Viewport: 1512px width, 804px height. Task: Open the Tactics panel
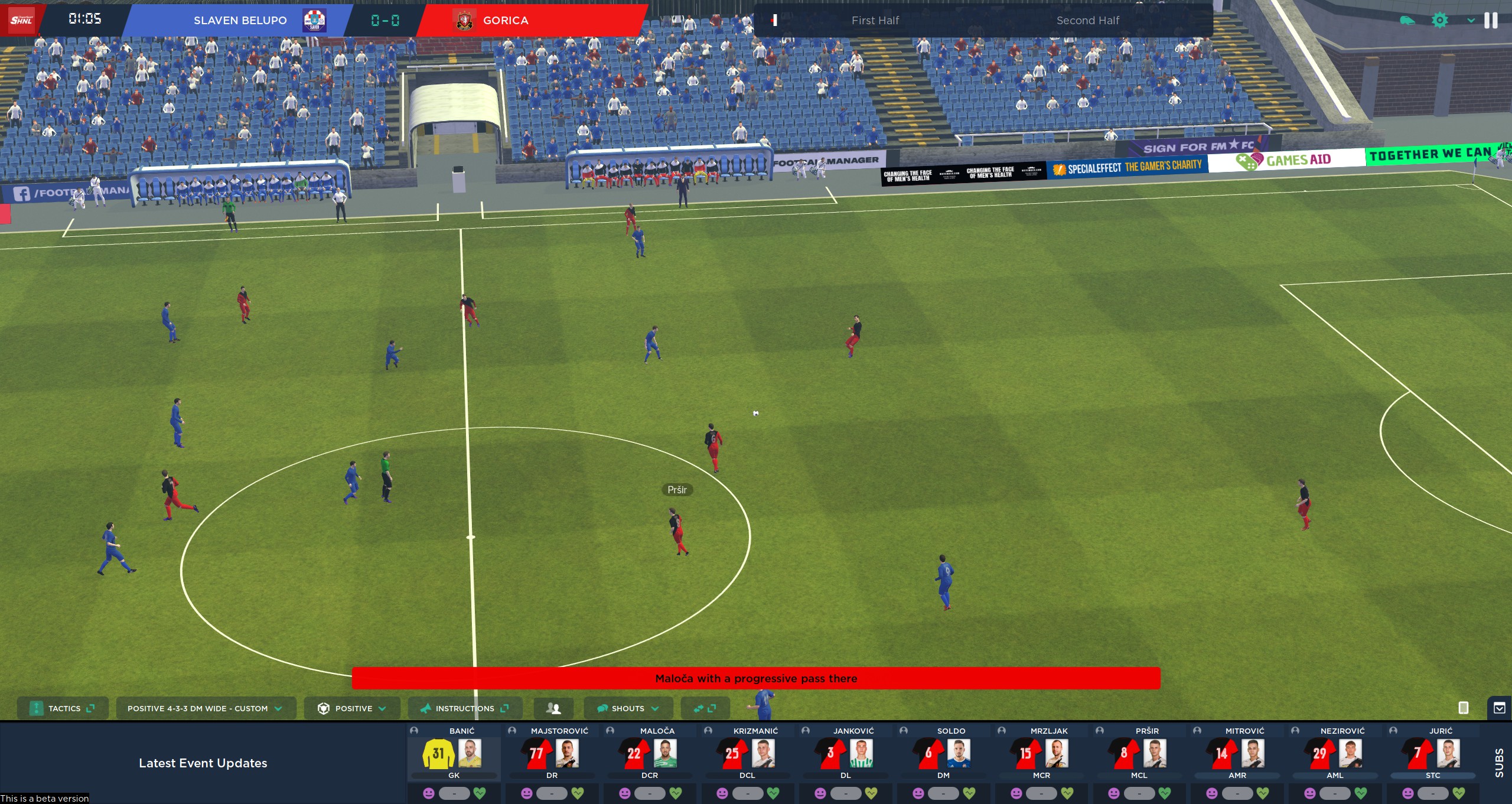tap(63, 708)
